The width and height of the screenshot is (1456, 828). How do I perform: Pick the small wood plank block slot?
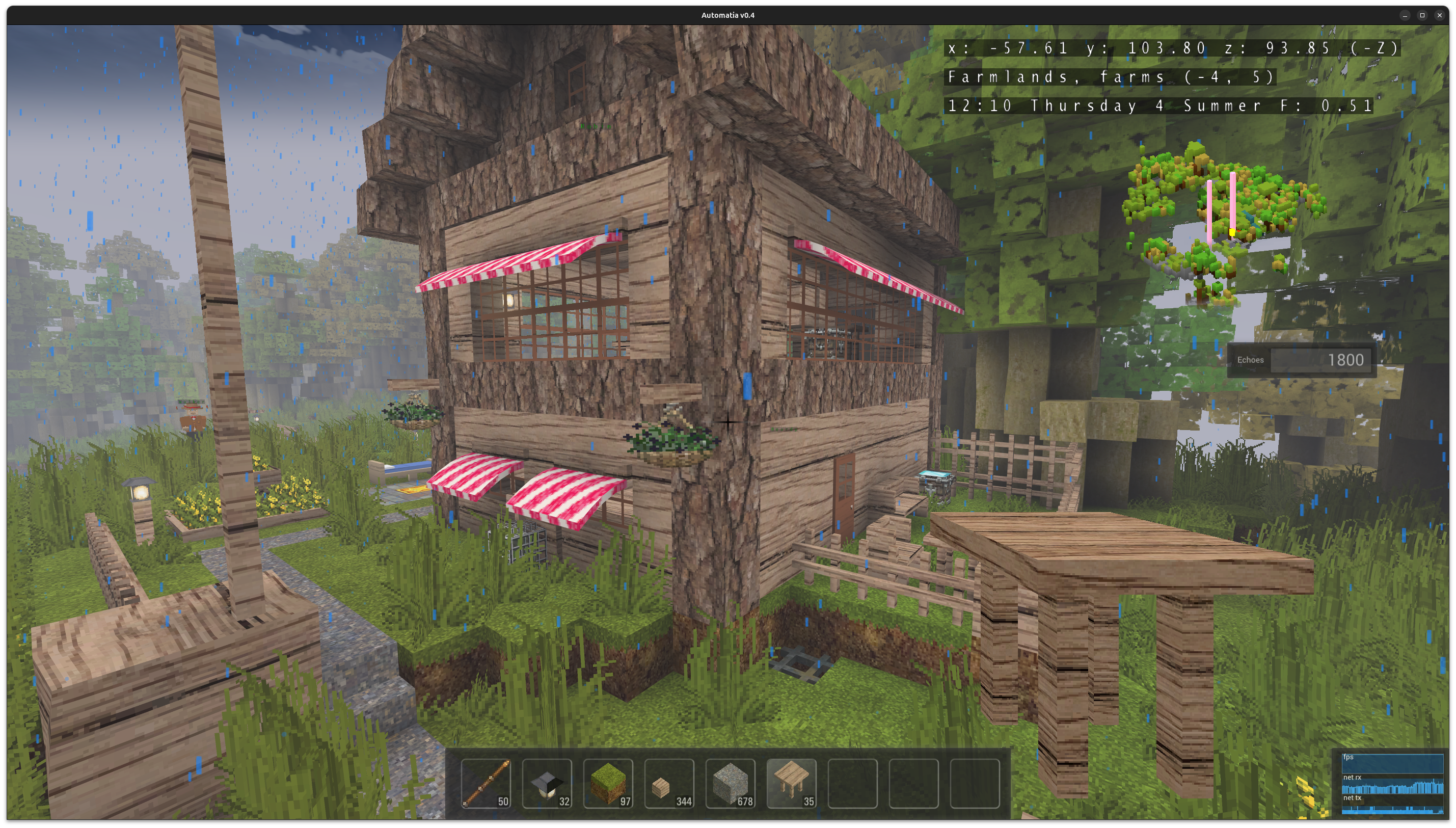(669, 783)
